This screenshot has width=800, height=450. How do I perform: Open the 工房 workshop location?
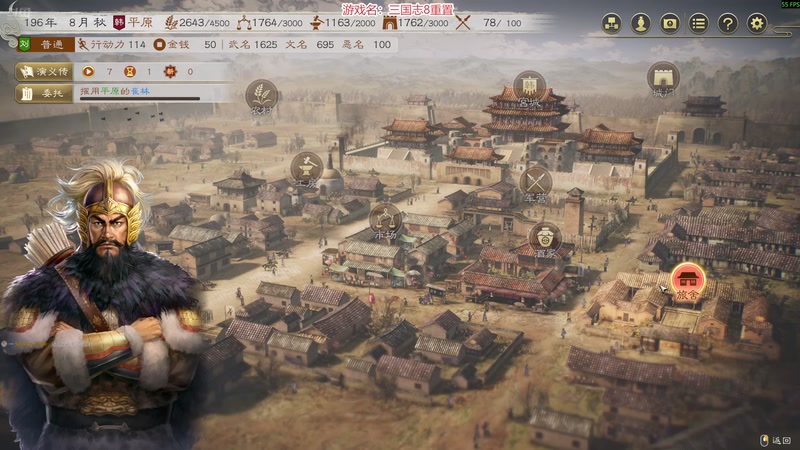click(x=306, y=169)
